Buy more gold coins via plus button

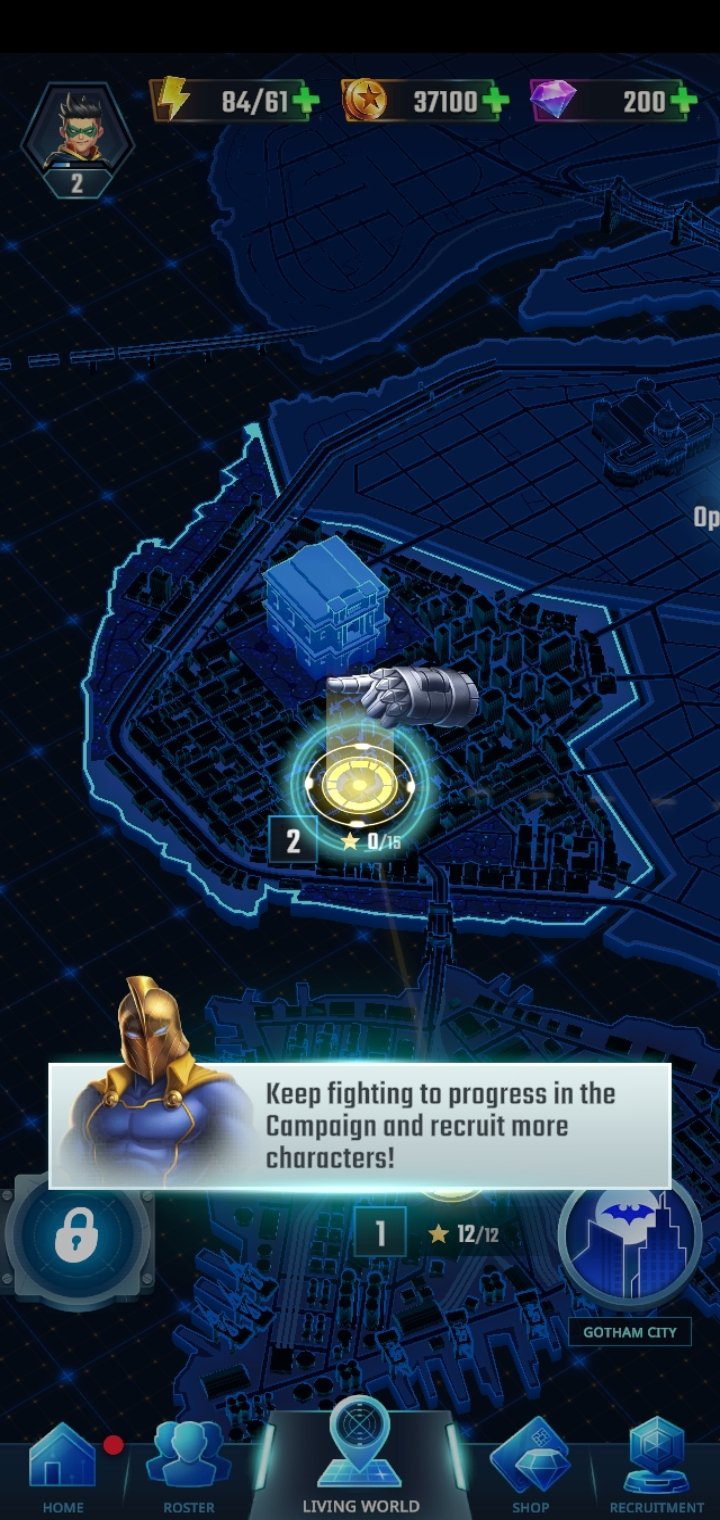tap(494, 101)
